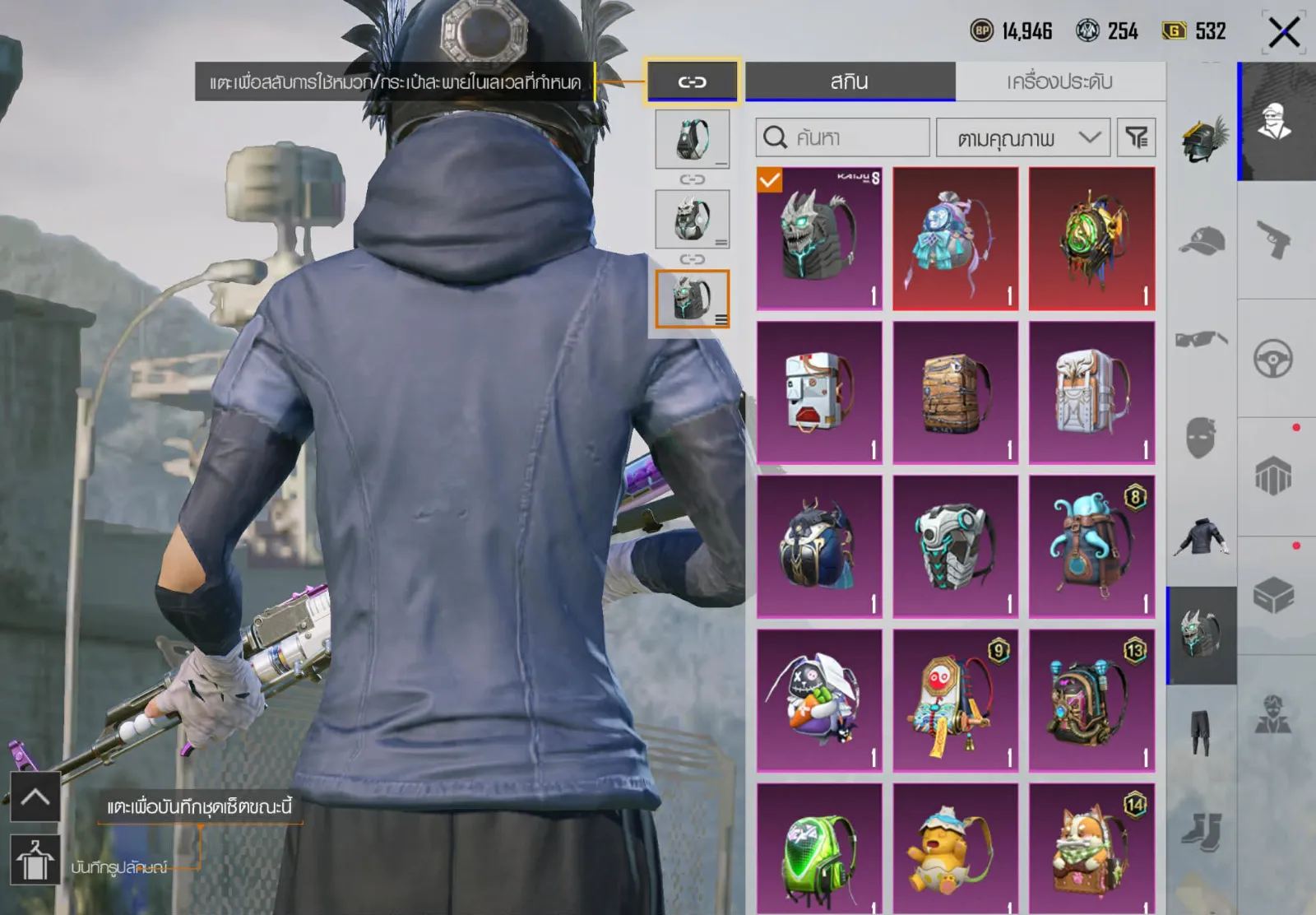
Task: Save the current outfit with hanger button
Action: click(x=35, y=860)
